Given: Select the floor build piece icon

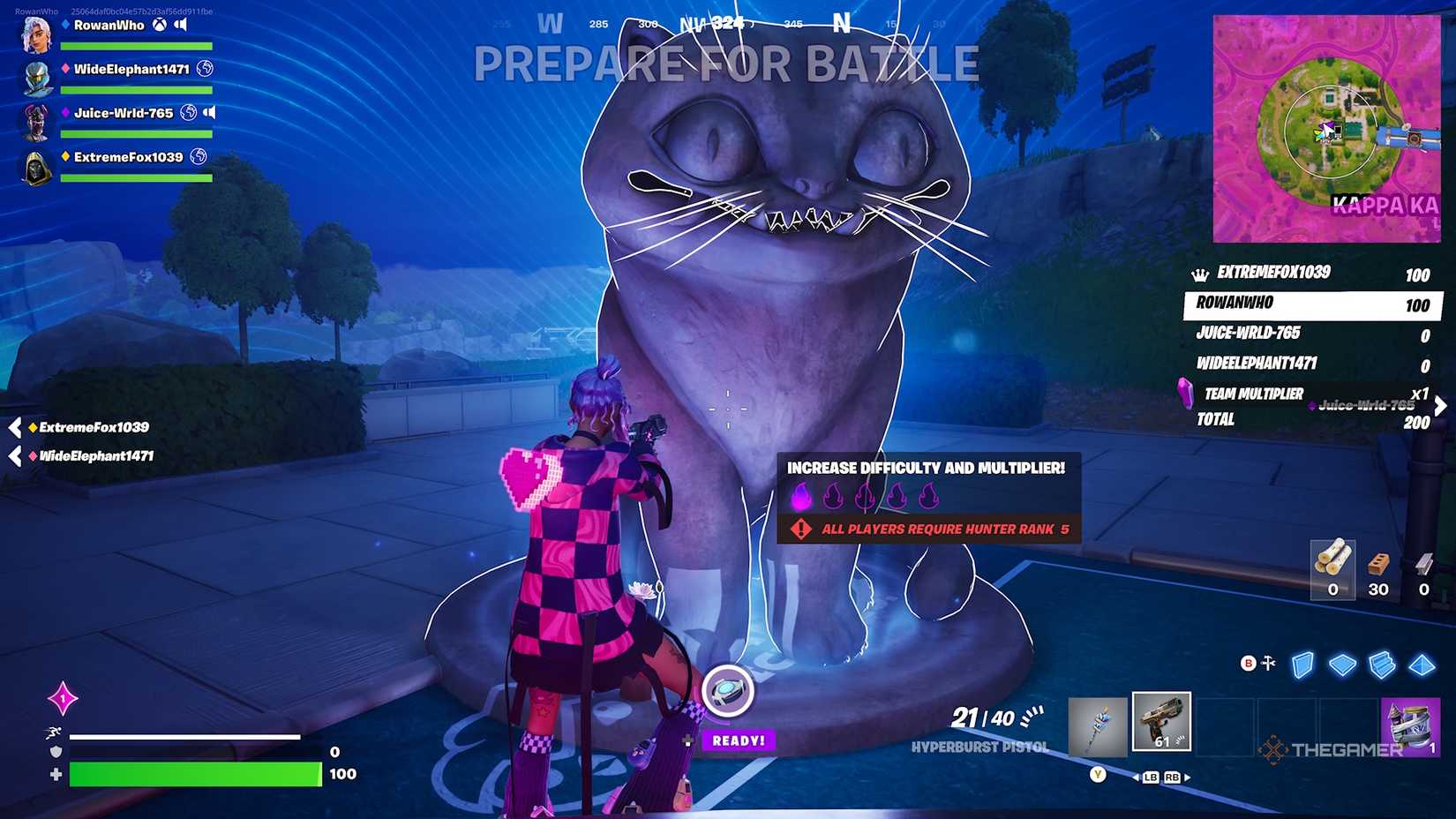Looking at the screenshot, I should (1342, 664).
